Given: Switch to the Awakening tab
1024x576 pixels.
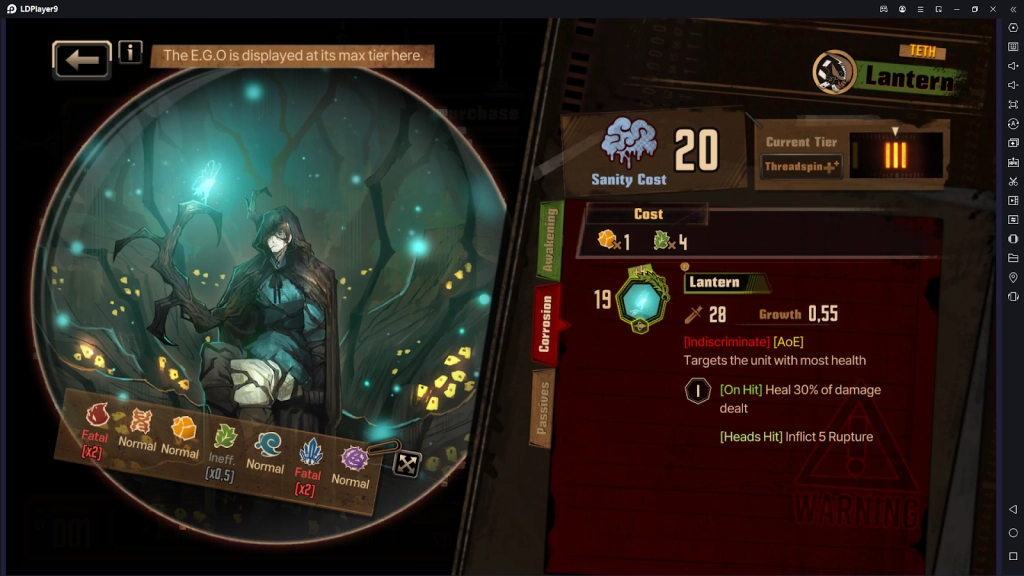Looking at the screenshot, I should pyautogui.click(x=549, y=241).
